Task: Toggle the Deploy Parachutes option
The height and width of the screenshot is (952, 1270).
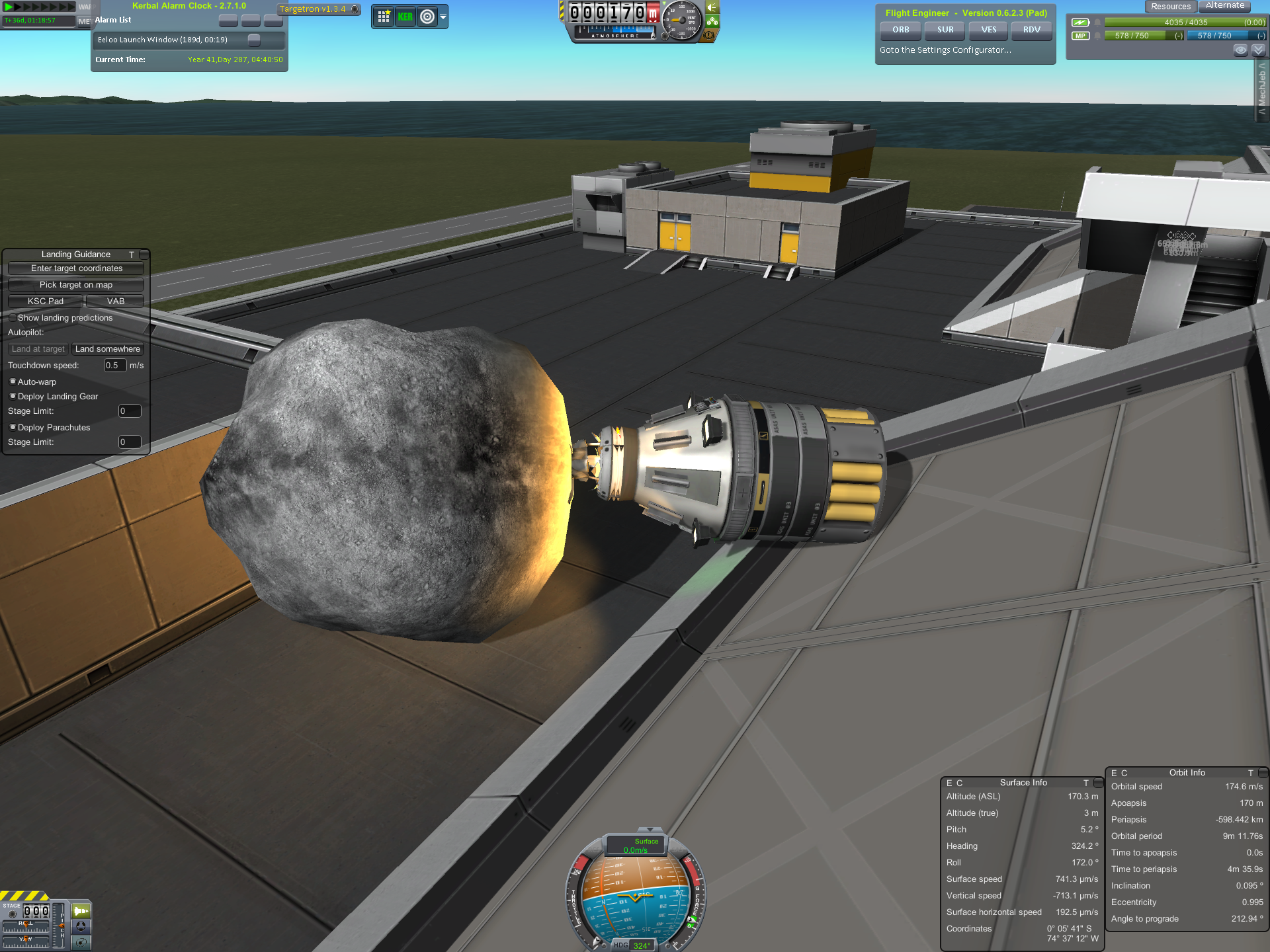Action: pyautogui.click(x=13, y=428)
